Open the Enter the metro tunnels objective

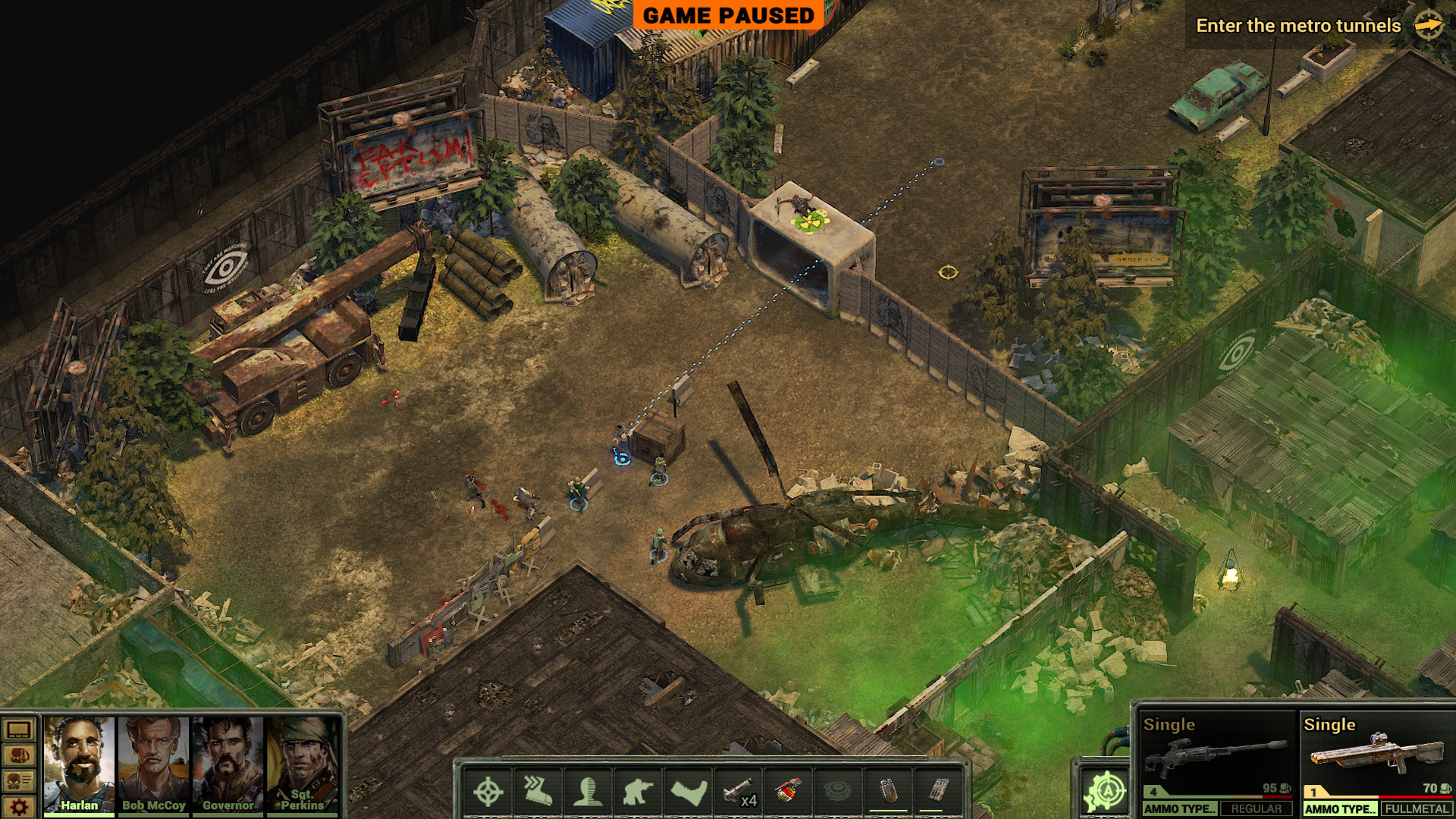click(x=1298, y=26)
